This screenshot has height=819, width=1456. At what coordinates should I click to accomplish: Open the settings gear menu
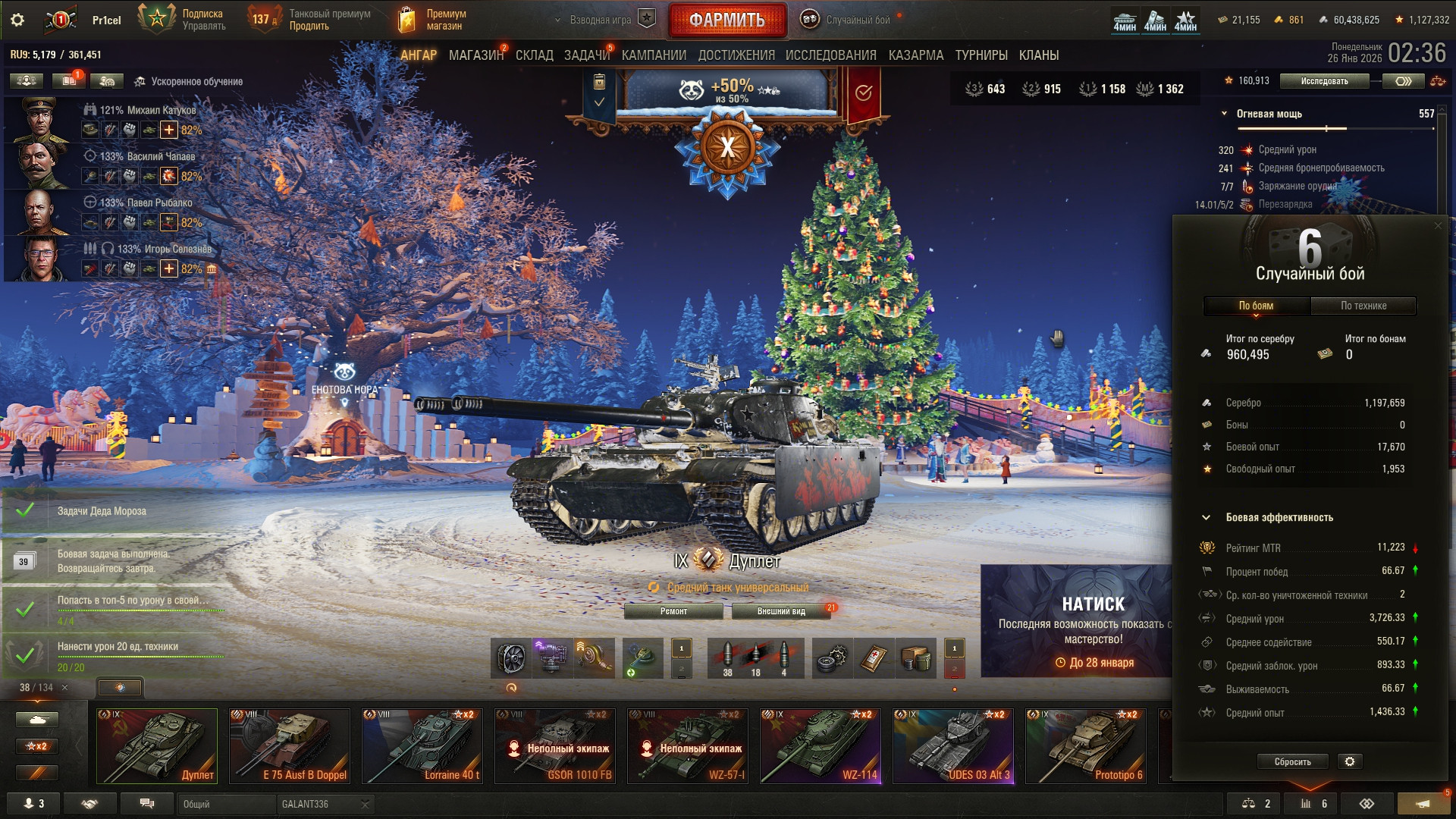coord(17,20)
